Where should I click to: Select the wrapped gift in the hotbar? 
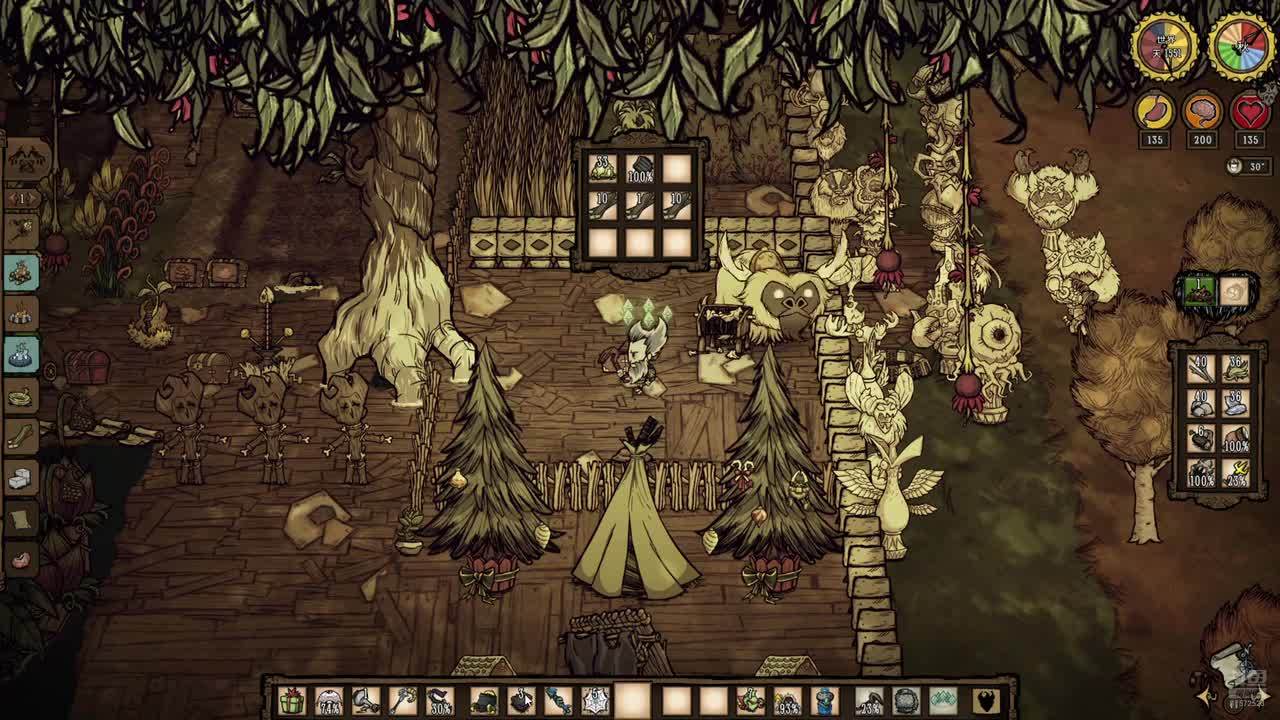click(291, 701)
